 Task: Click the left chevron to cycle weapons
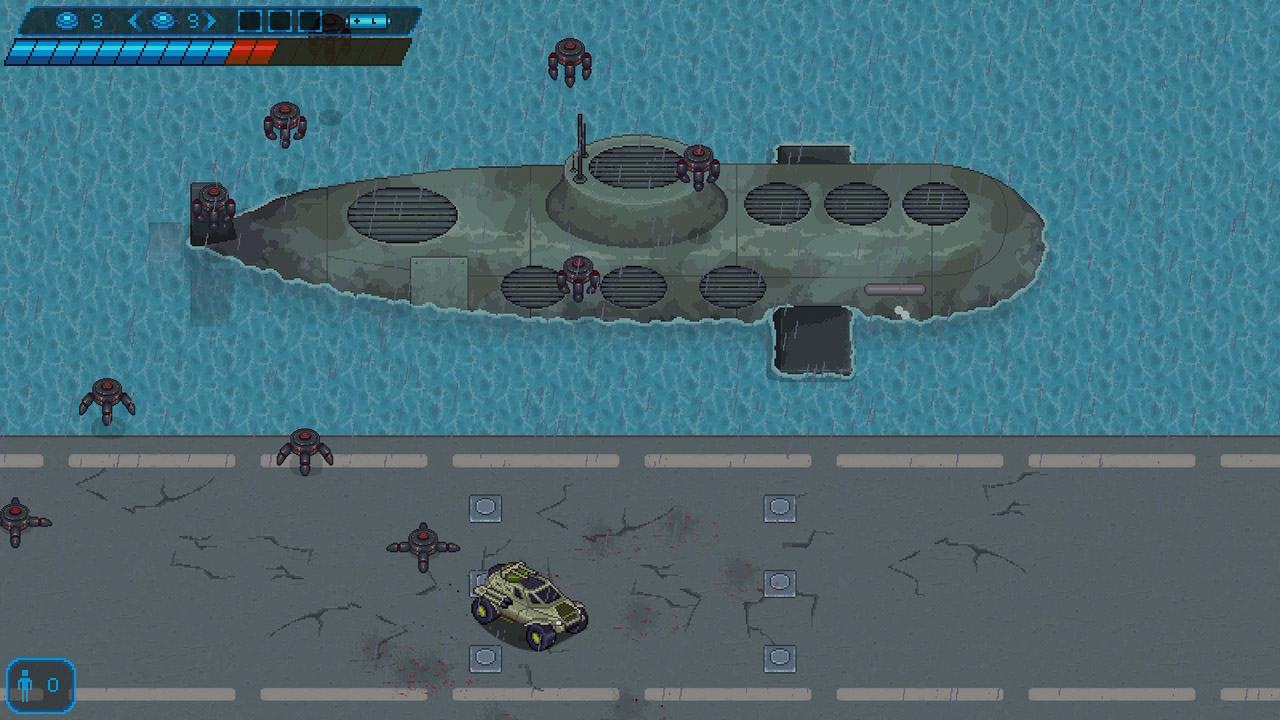tap(133, 20)
